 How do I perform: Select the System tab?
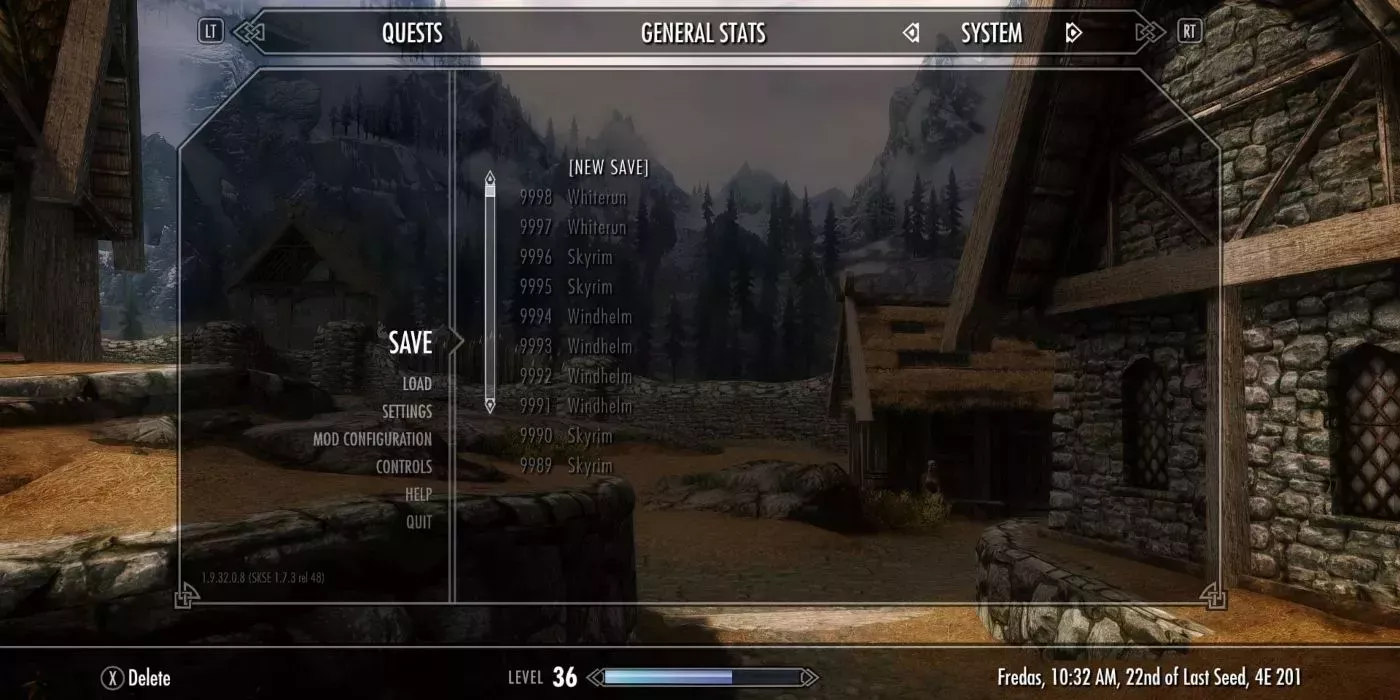[x=991, y=33]
